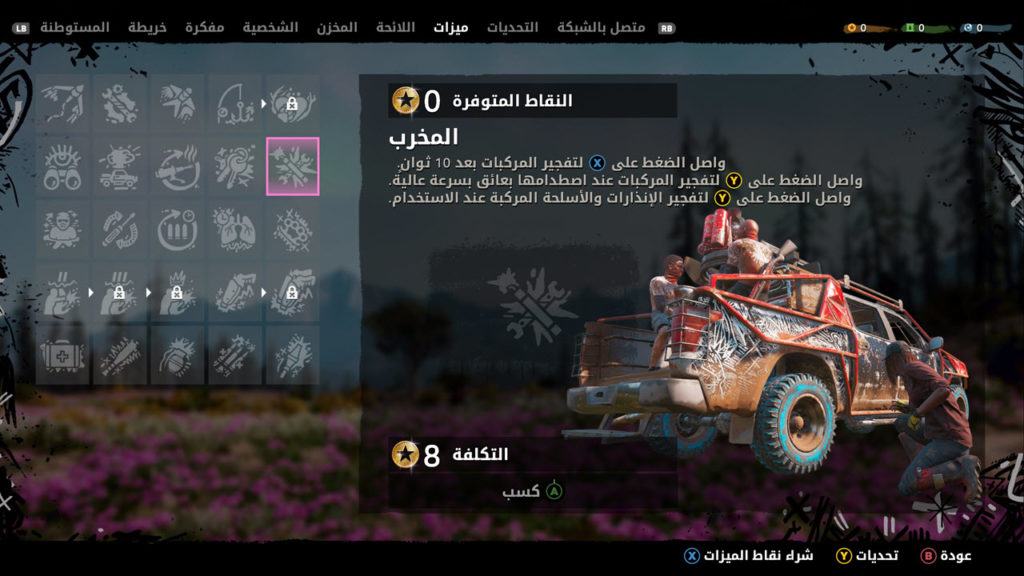The image size is (1024, 576).
Task: Choose the bullets reload timer perk
Action: click(x=177, y=230)
